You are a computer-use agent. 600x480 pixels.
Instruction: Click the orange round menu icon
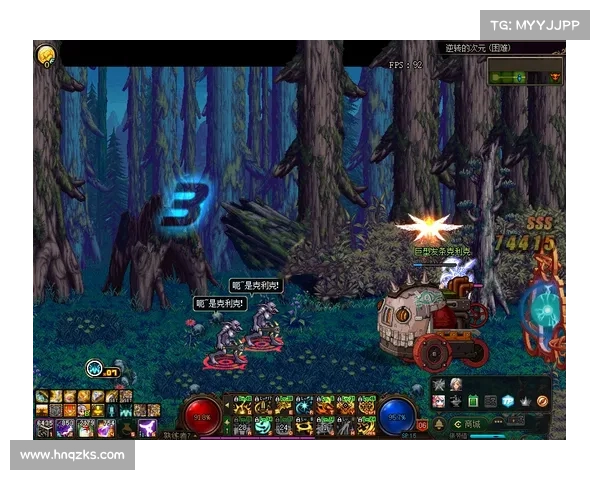point(542,401)
